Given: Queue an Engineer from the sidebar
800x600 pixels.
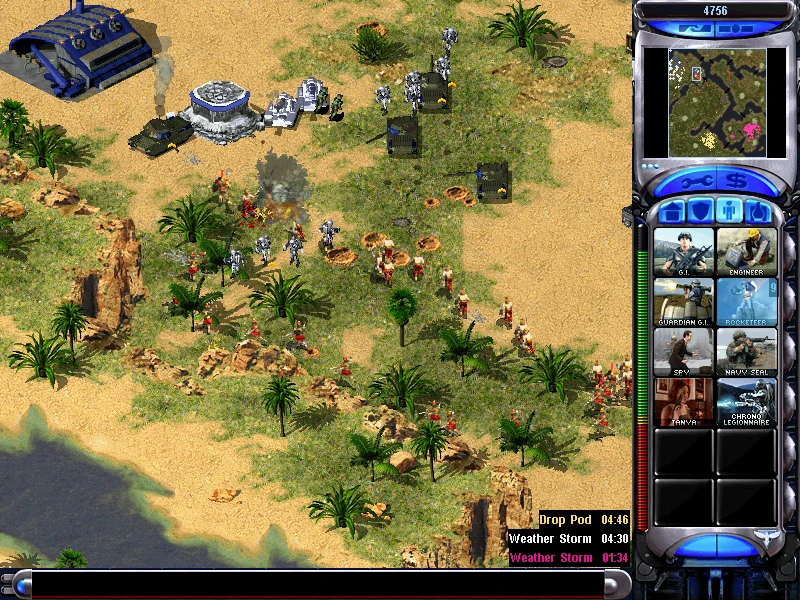Looking at the screenshot, I should tap(746, 251).
